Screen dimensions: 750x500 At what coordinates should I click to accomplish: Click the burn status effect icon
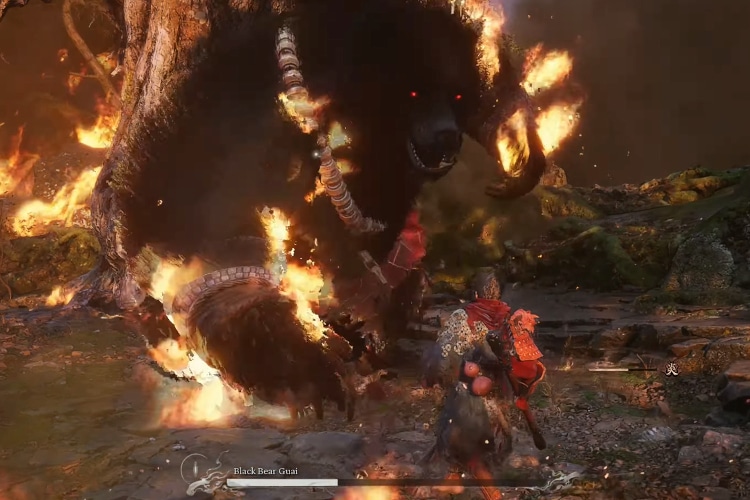[x=672, y=369]
